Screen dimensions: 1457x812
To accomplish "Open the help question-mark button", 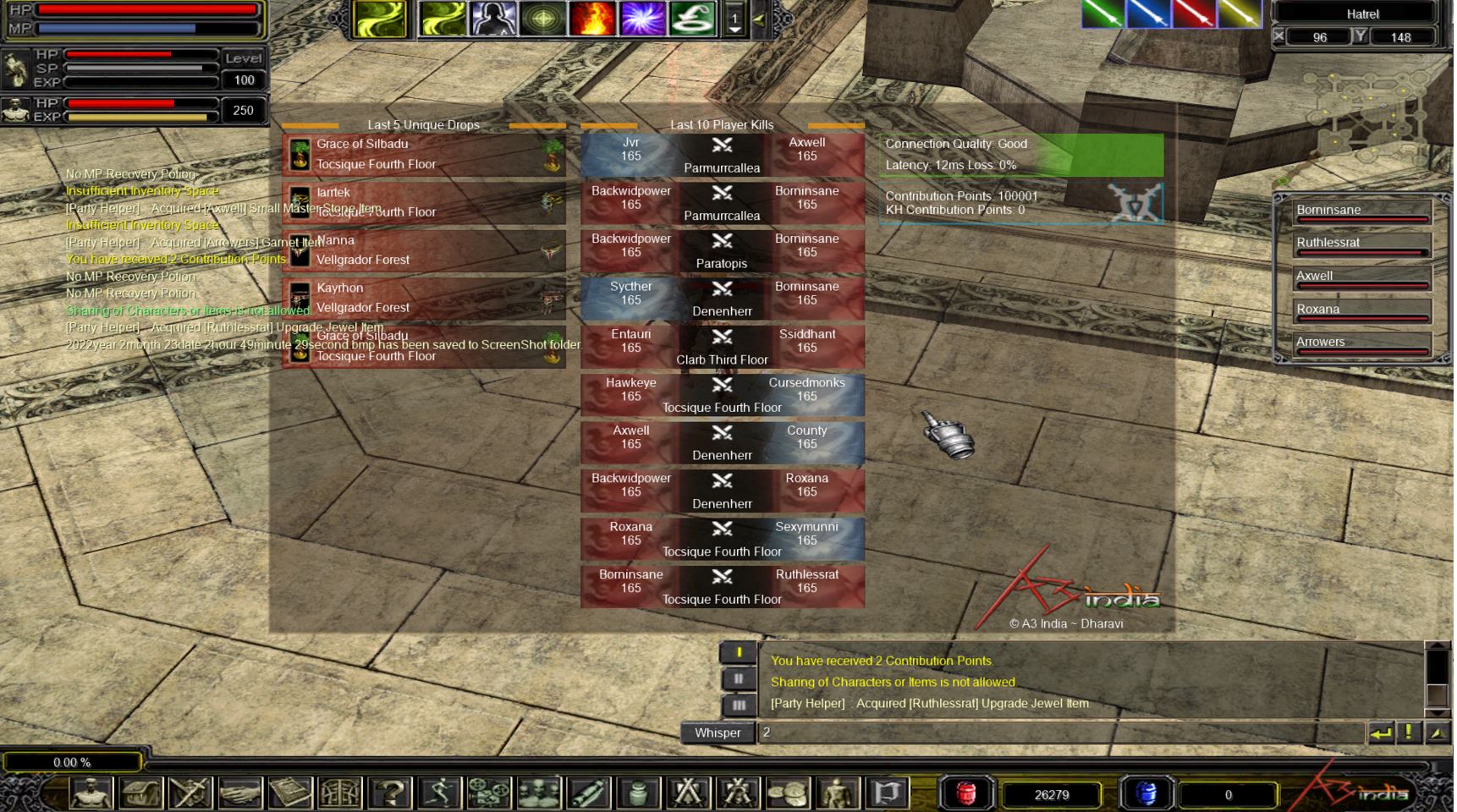I will click(390, 793).
